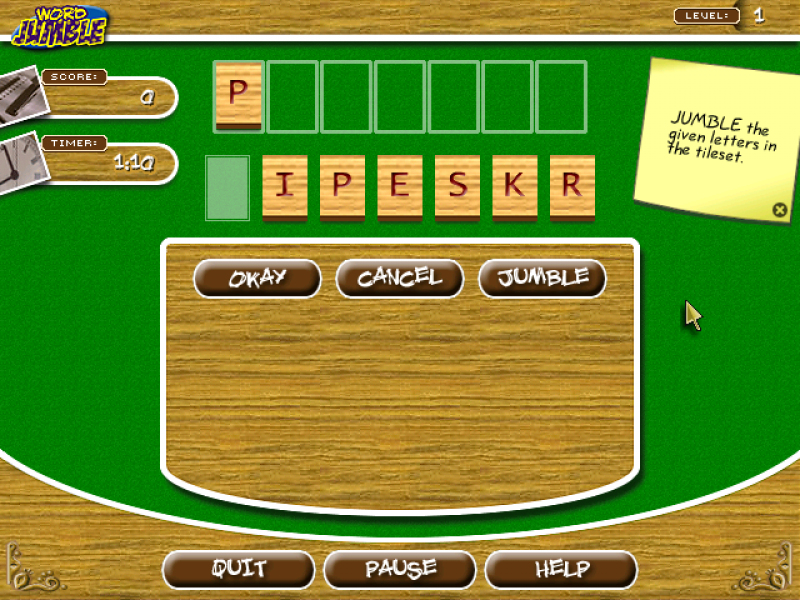
Task: Confirm the word with OKAY
Action: [257, 278]
